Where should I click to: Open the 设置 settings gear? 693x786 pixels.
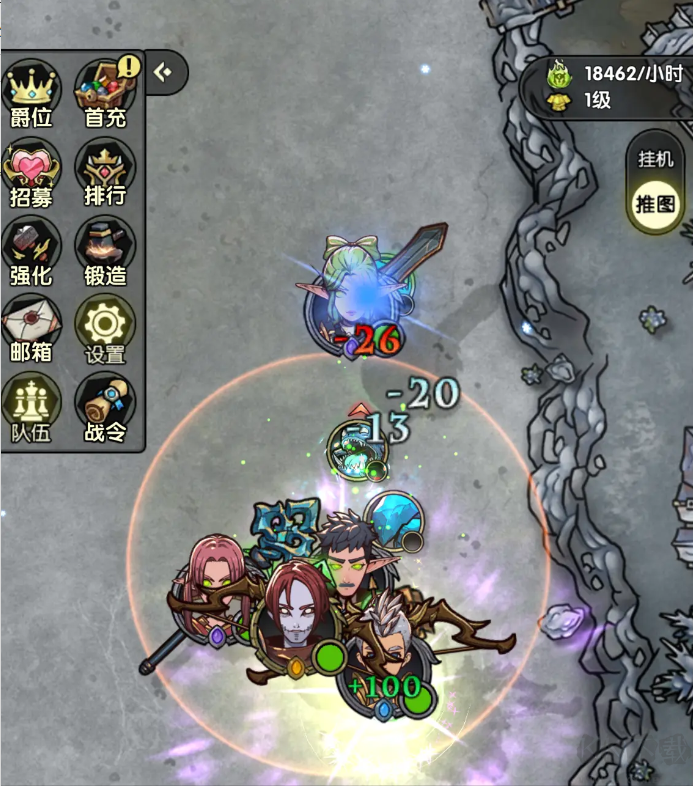click(105, 330)
